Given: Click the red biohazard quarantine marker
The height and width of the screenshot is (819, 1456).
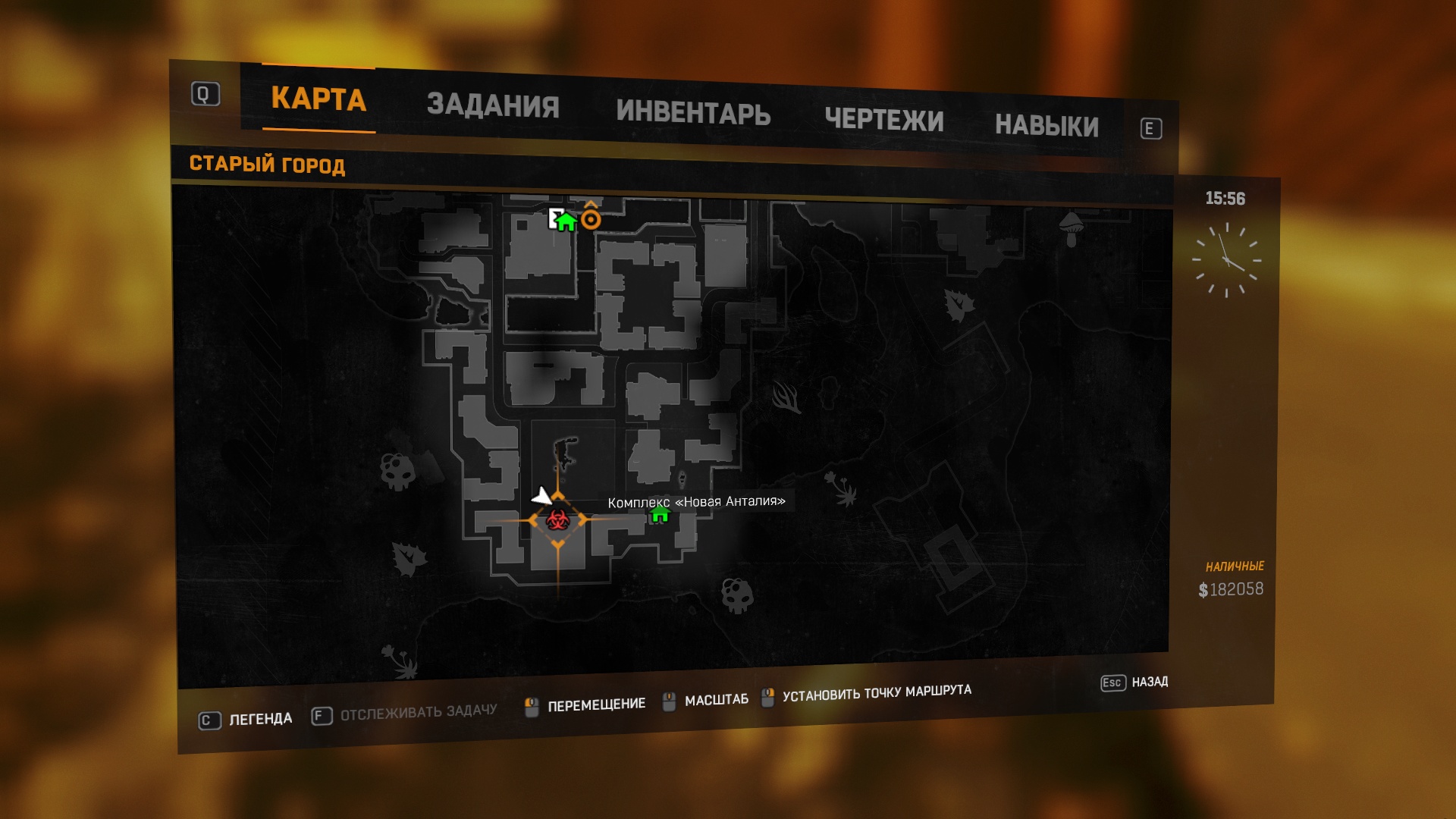Looking at the screenshot, I should pyautogui.click(x=558, y=520).
